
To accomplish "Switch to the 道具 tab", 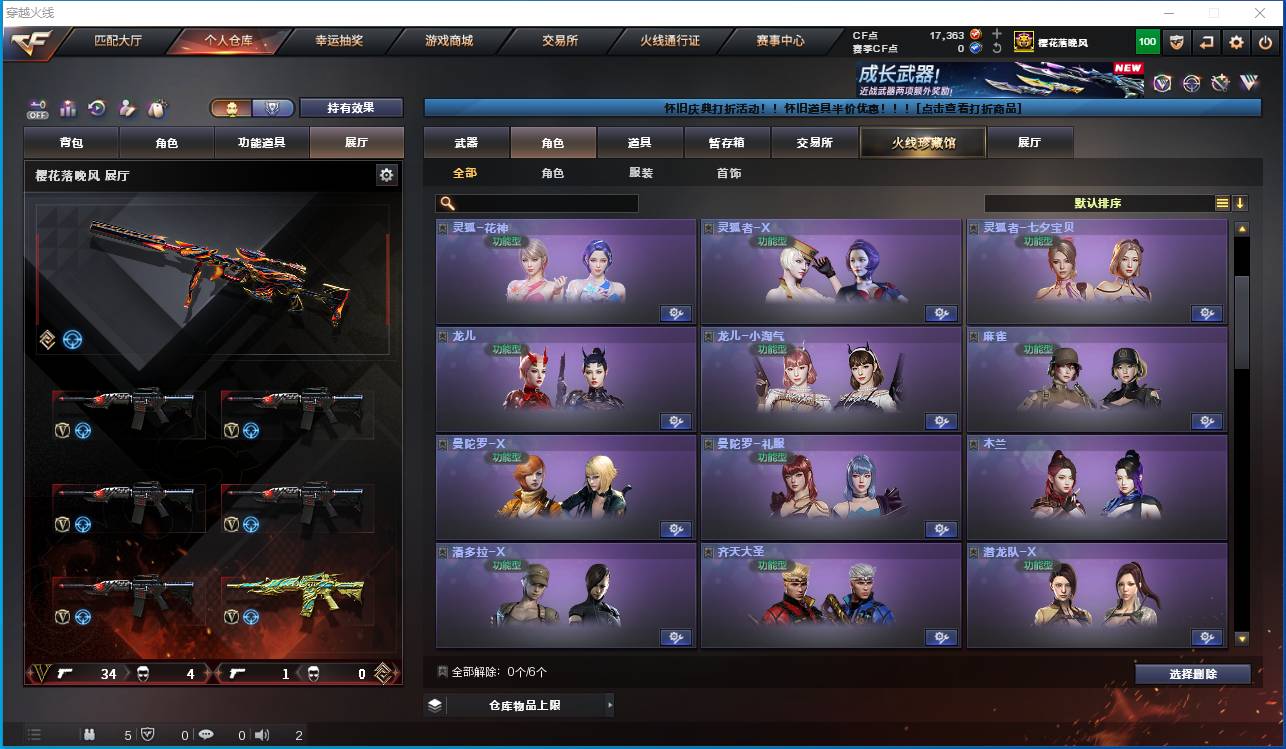I will coord(640,142).
